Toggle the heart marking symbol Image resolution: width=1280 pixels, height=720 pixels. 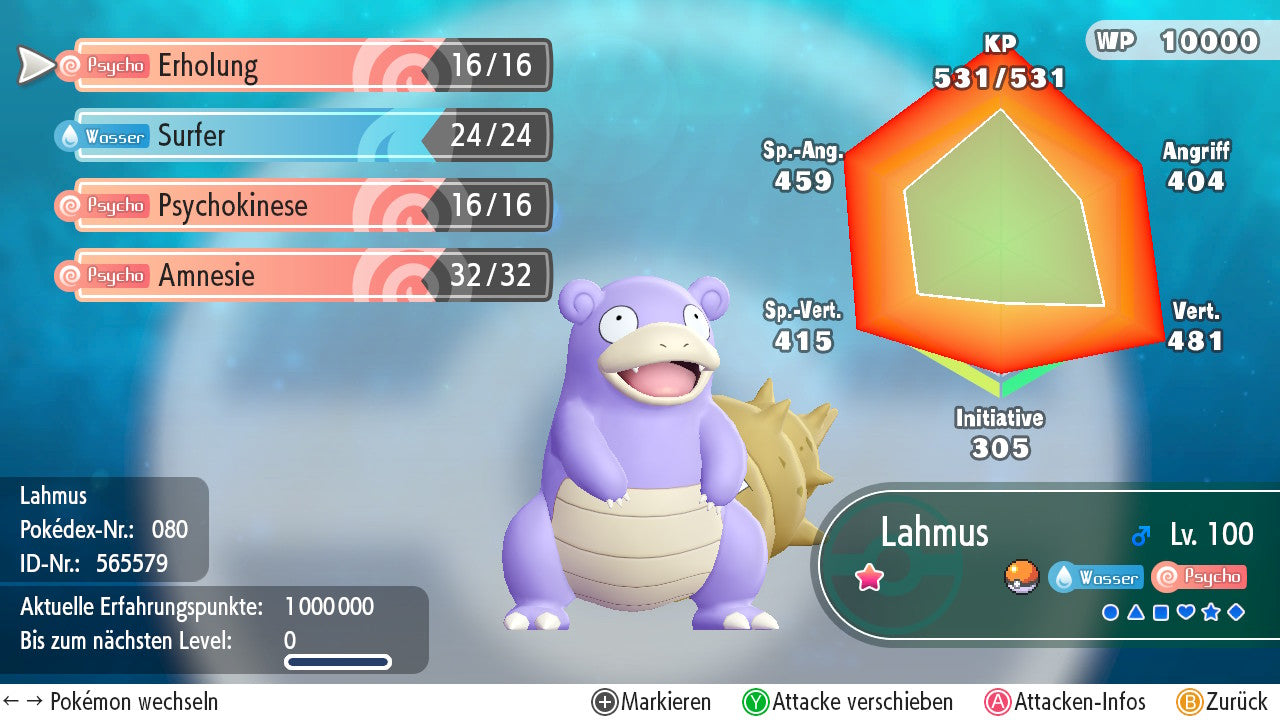pos(1186,612)
